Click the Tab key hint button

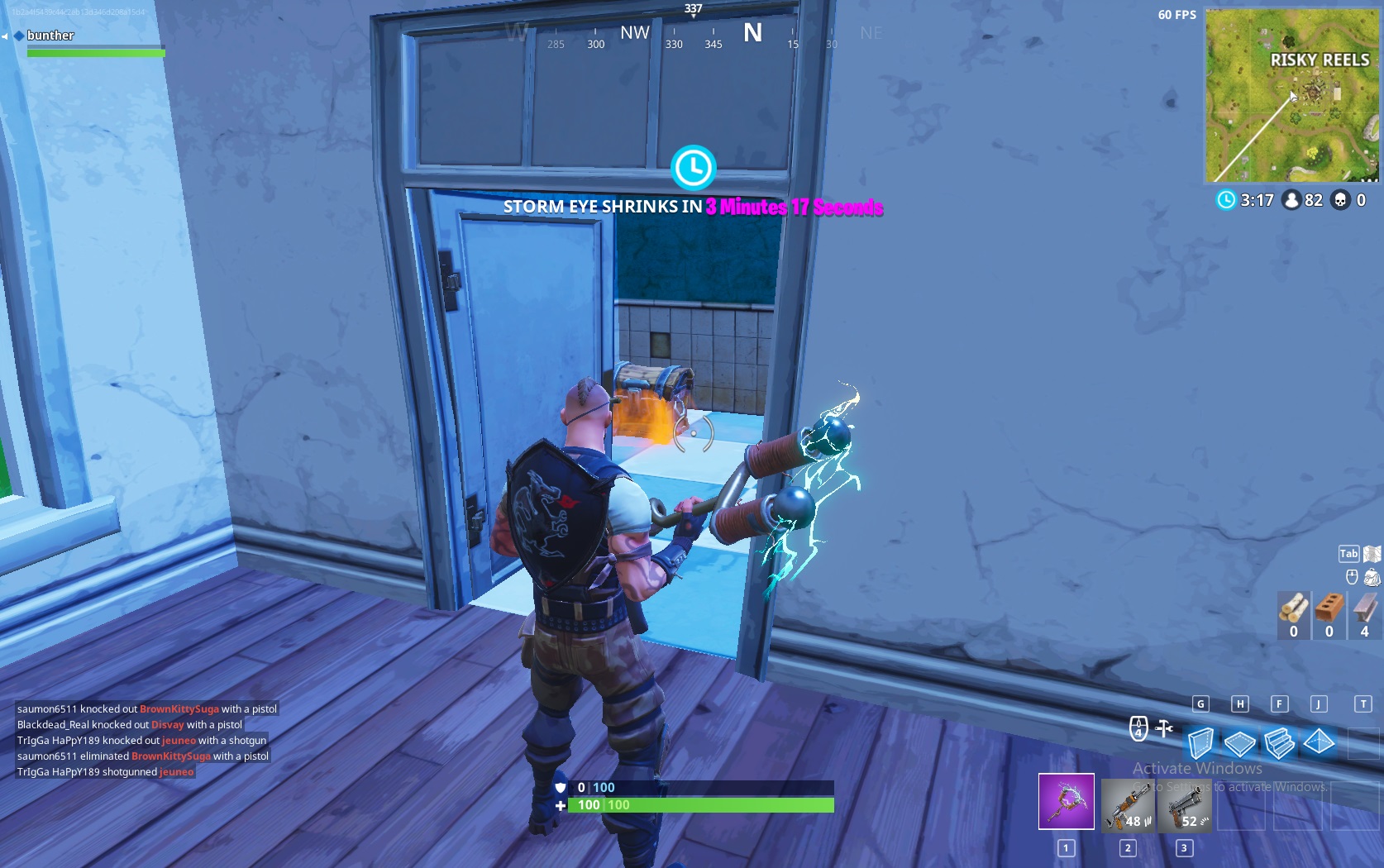point(1350,553)
